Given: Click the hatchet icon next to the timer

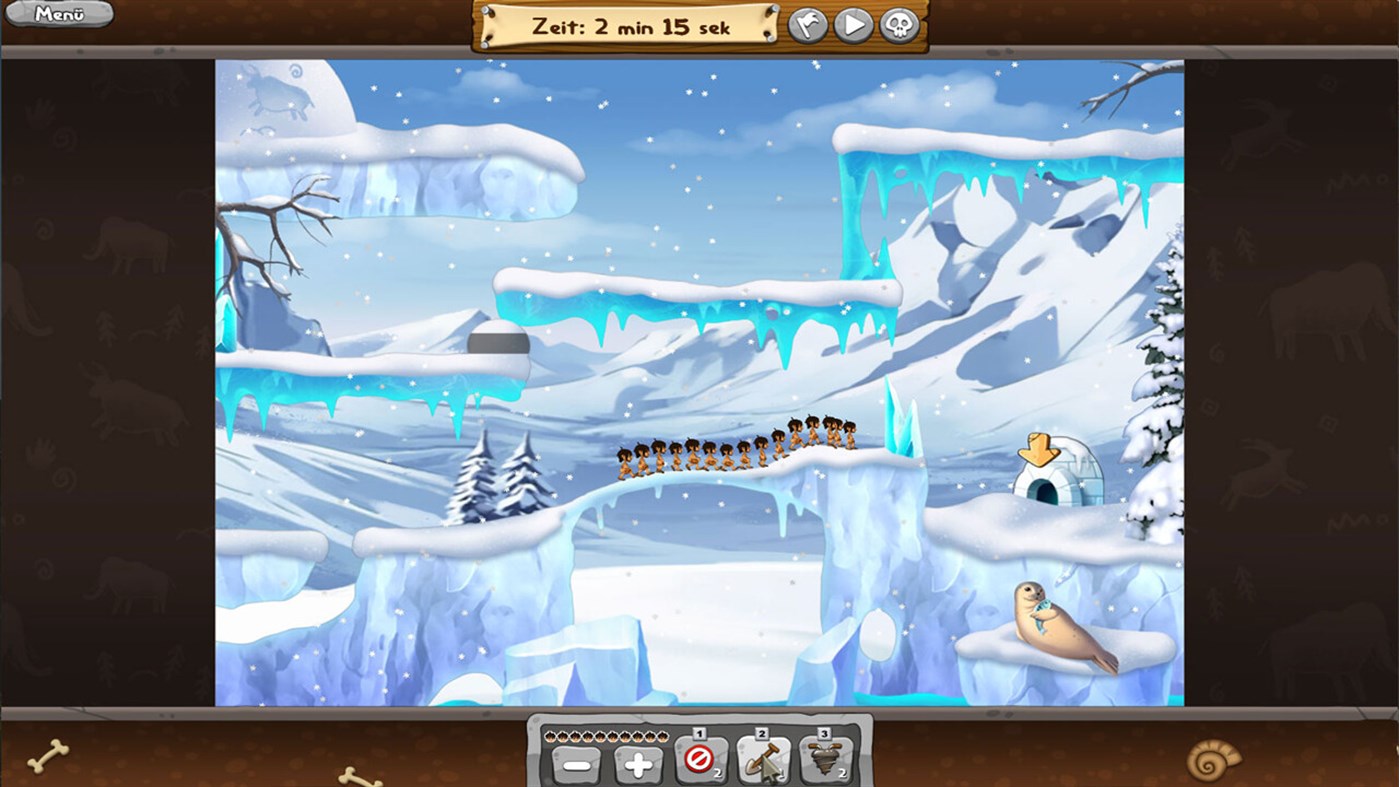Looking at the screenshot, I should click(807, 24).
